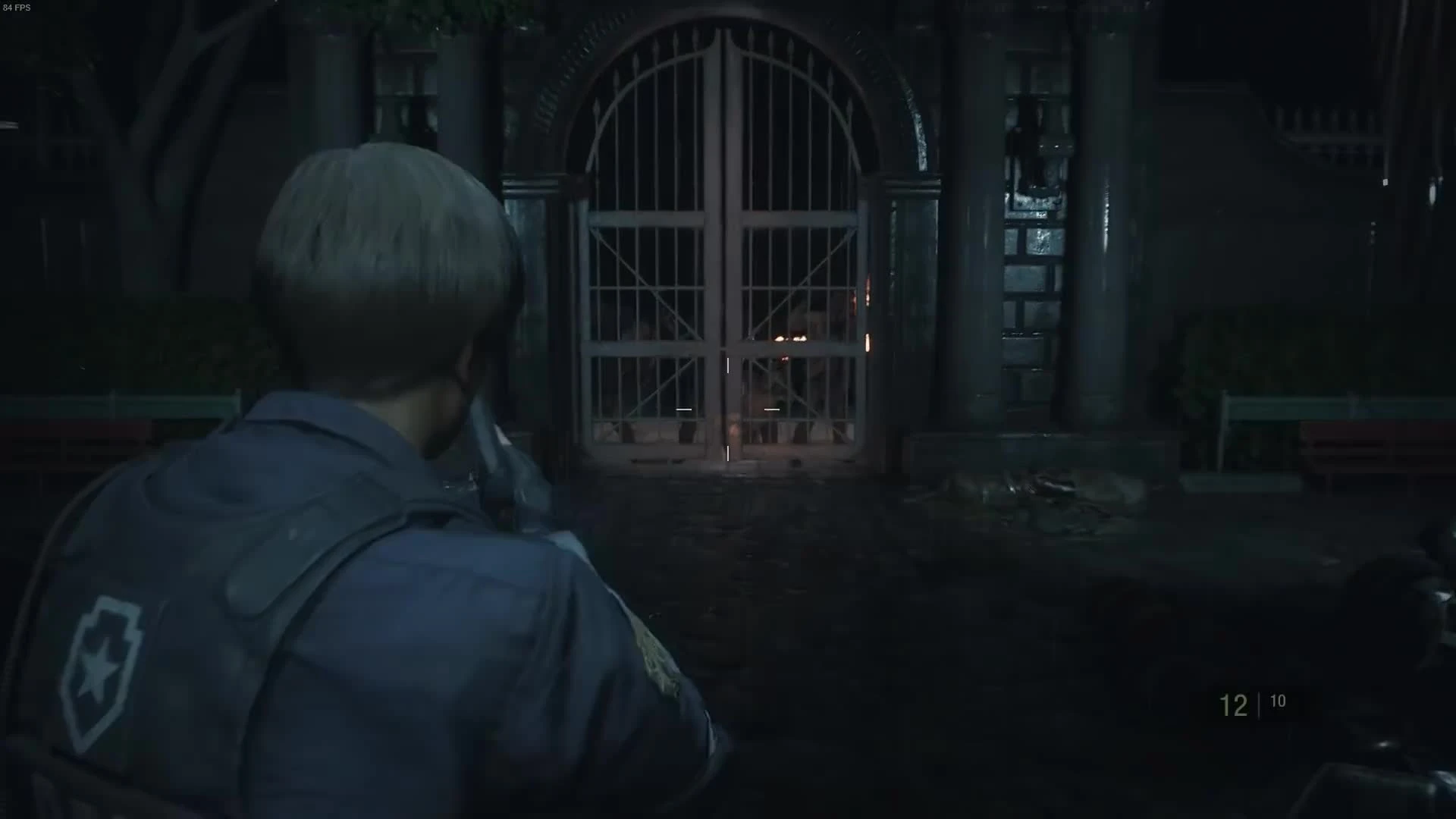Click the aiming reticle center dot
This screenshot has width=1456, height=819.
[x=728, y=409]
